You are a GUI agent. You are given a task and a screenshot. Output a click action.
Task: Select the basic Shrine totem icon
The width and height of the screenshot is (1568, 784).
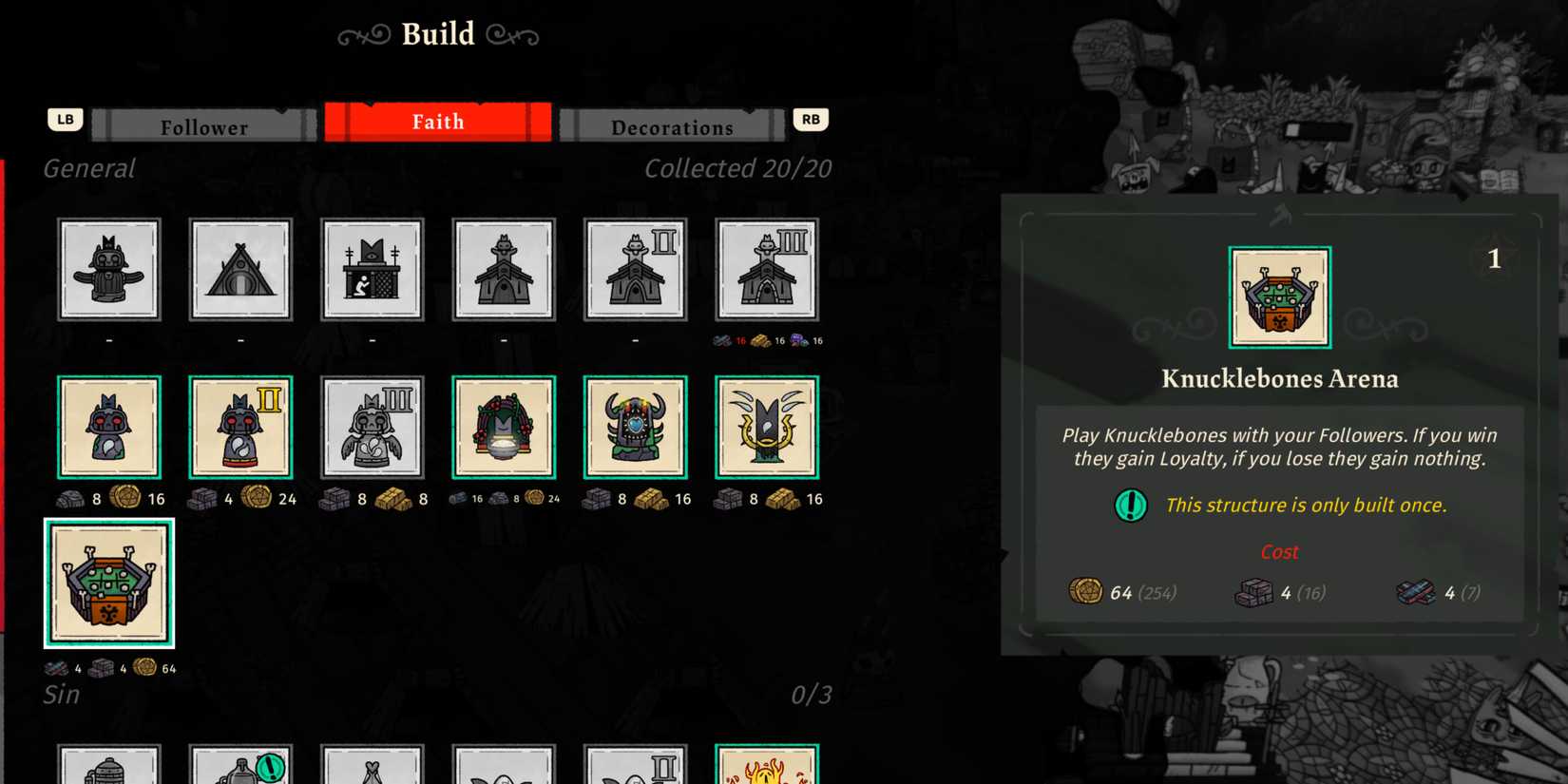coord(109,426)
